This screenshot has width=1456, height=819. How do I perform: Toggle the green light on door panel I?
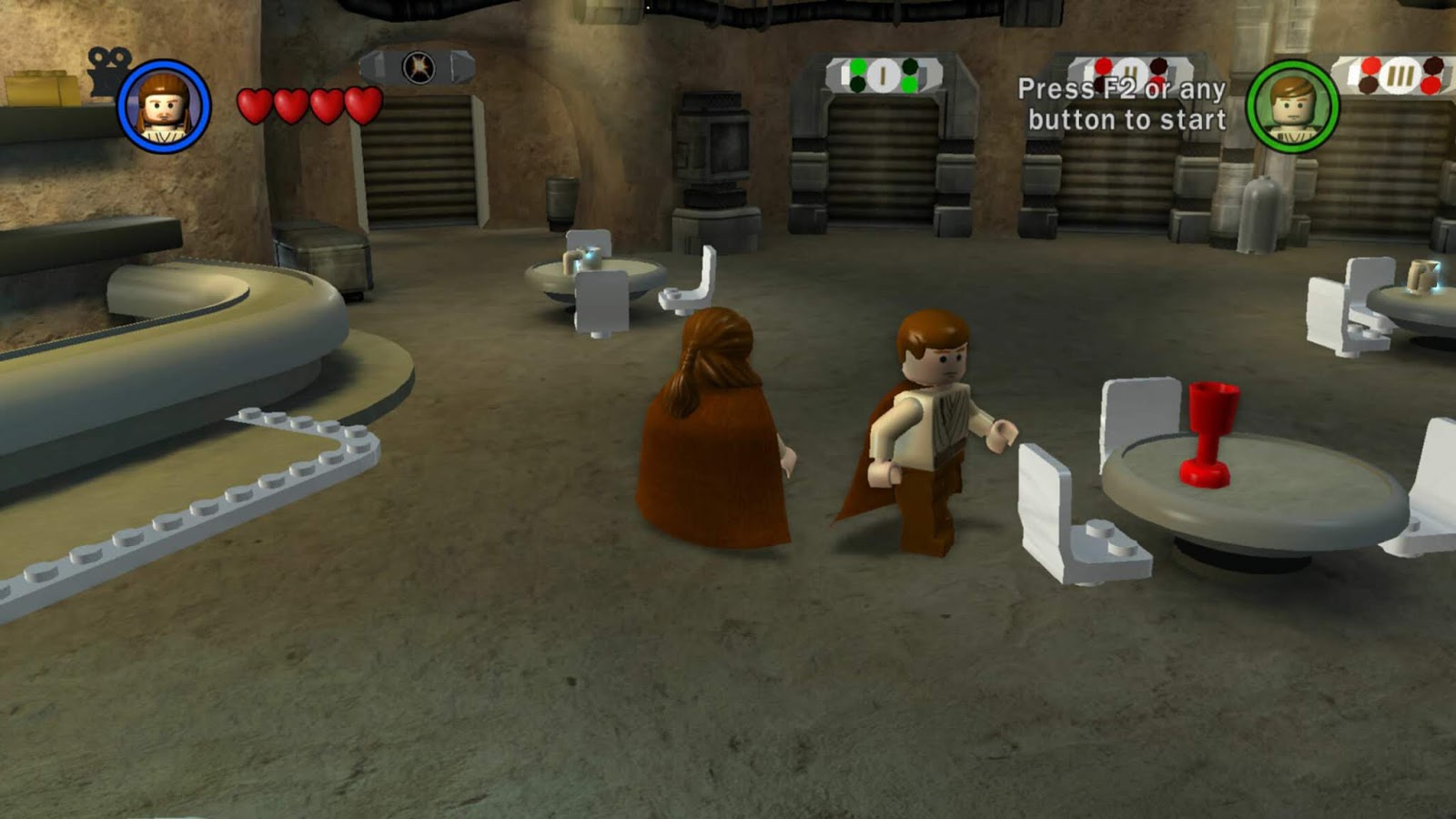(858, 65)
